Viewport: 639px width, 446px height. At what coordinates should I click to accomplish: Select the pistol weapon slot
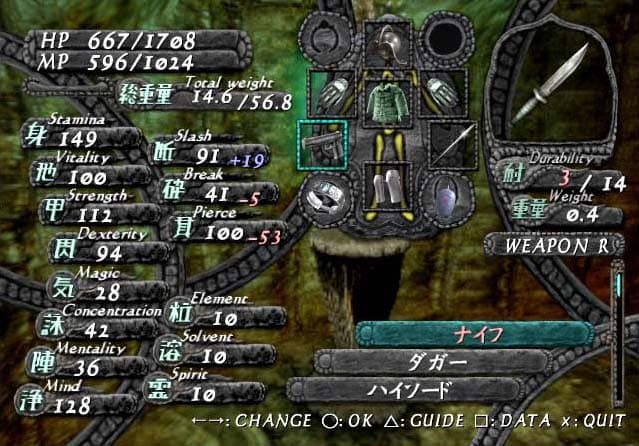323,144
